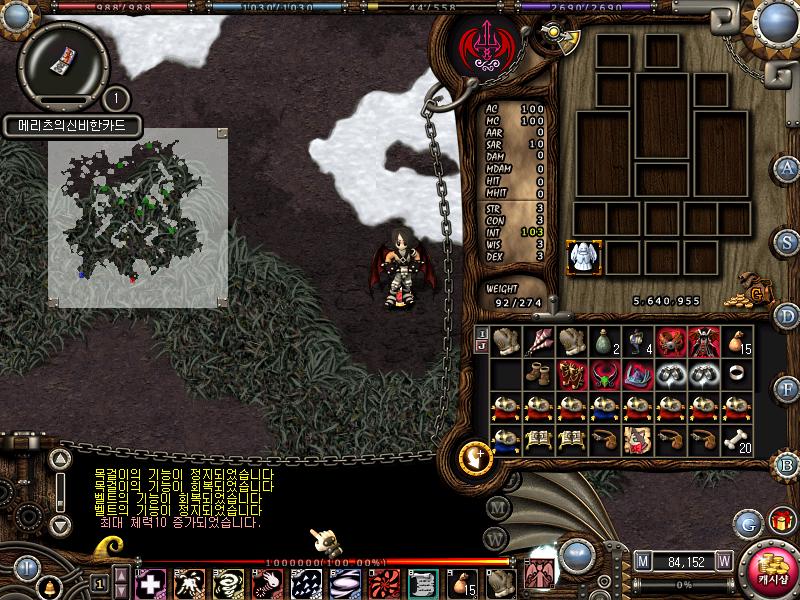Screen dimensions: 800x600
Task: Click the round F side button
Action: [788, 388]
